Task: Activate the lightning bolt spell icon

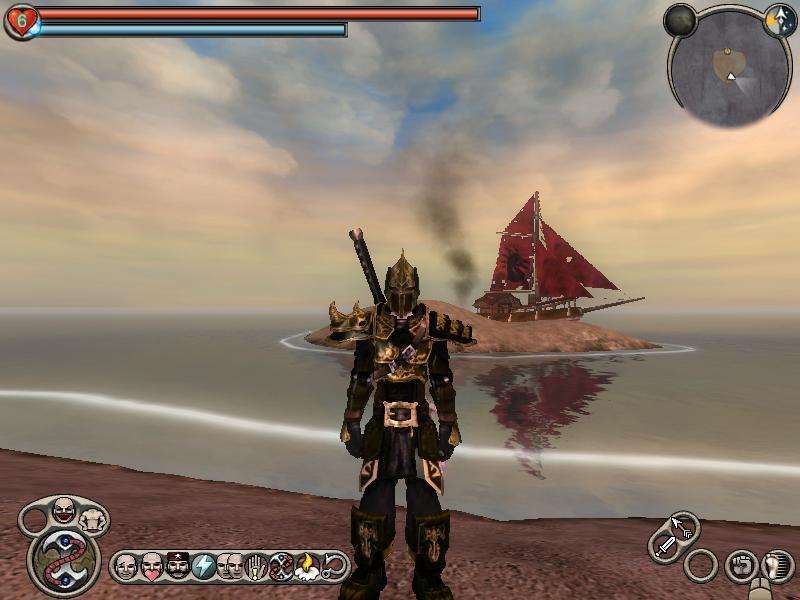Action: pyautogui.click(x=203, y=567)
